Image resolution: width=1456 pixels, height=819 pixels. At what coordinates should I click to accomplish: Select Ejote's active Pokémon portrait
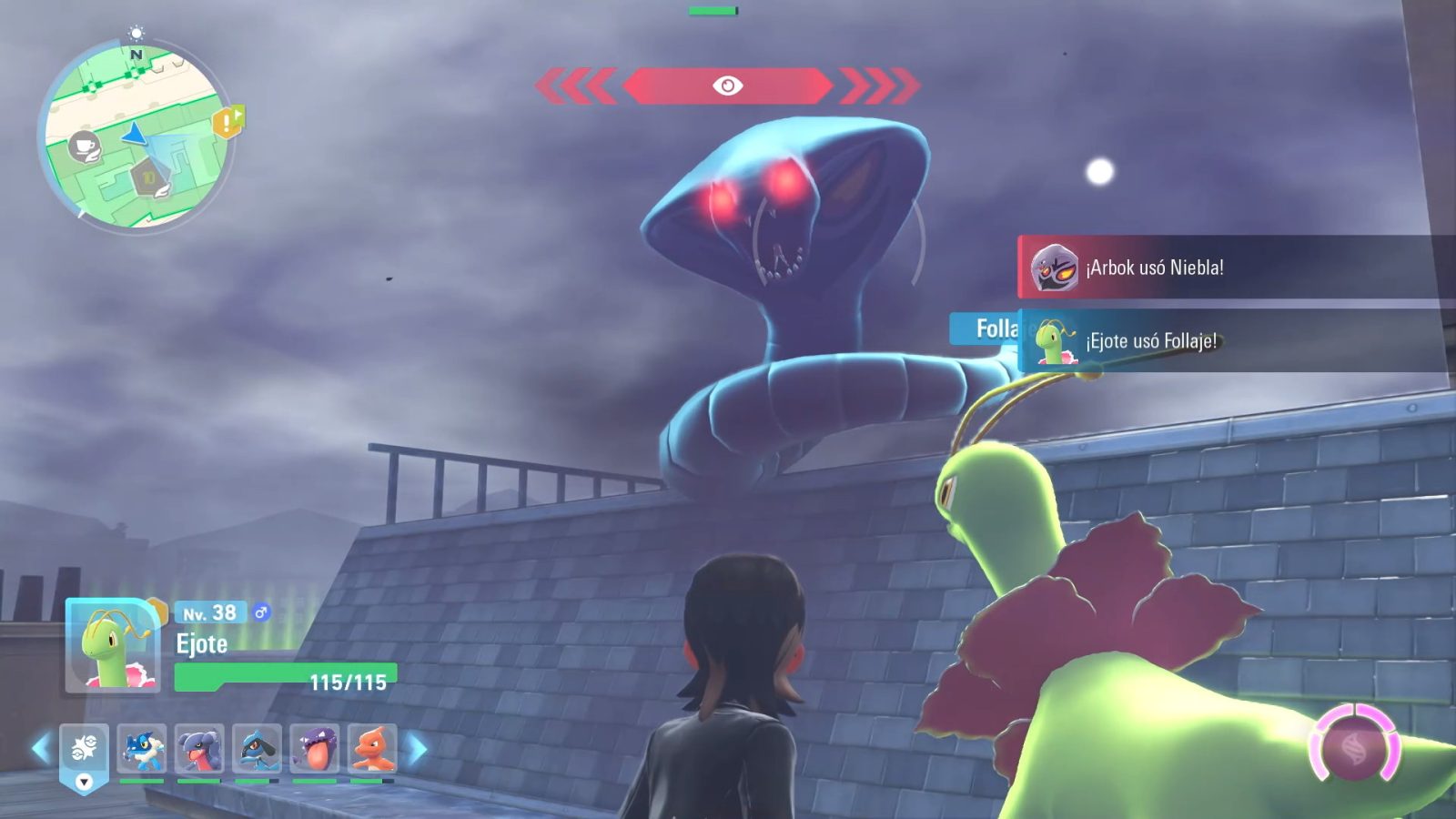coord(114,646)
